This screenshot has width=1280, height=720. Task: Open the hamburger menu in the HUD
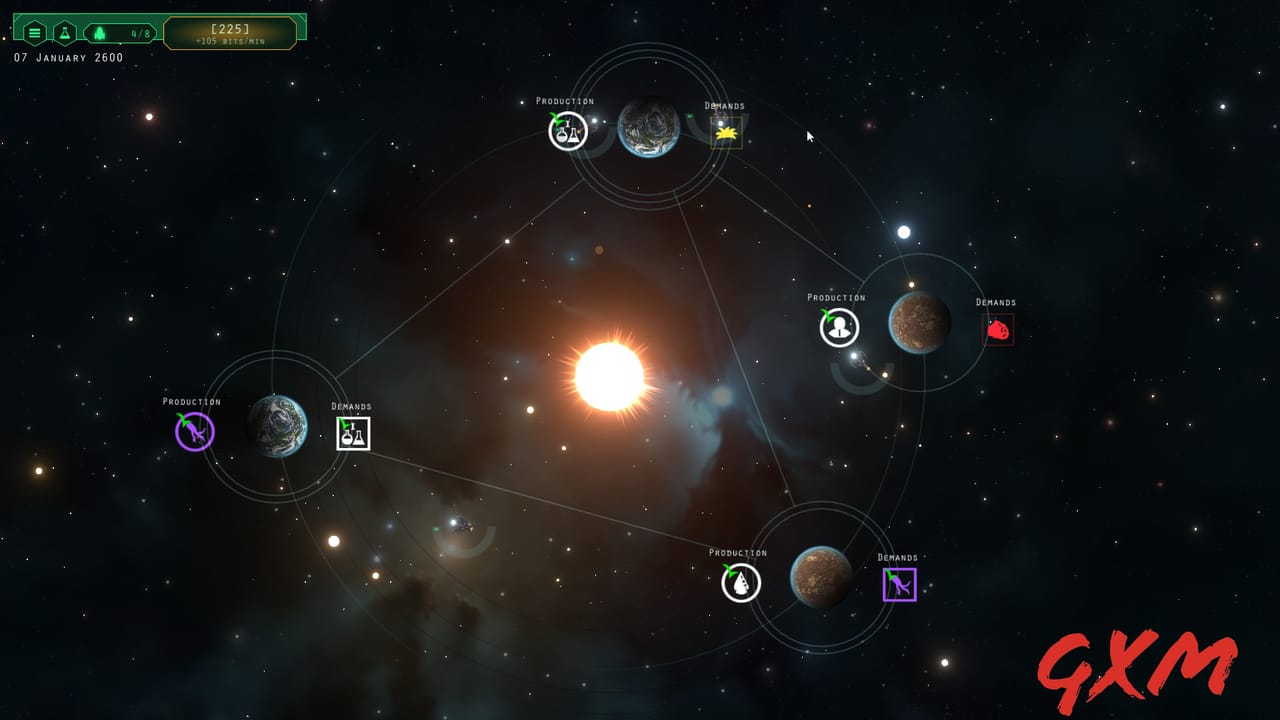[34, 31]
